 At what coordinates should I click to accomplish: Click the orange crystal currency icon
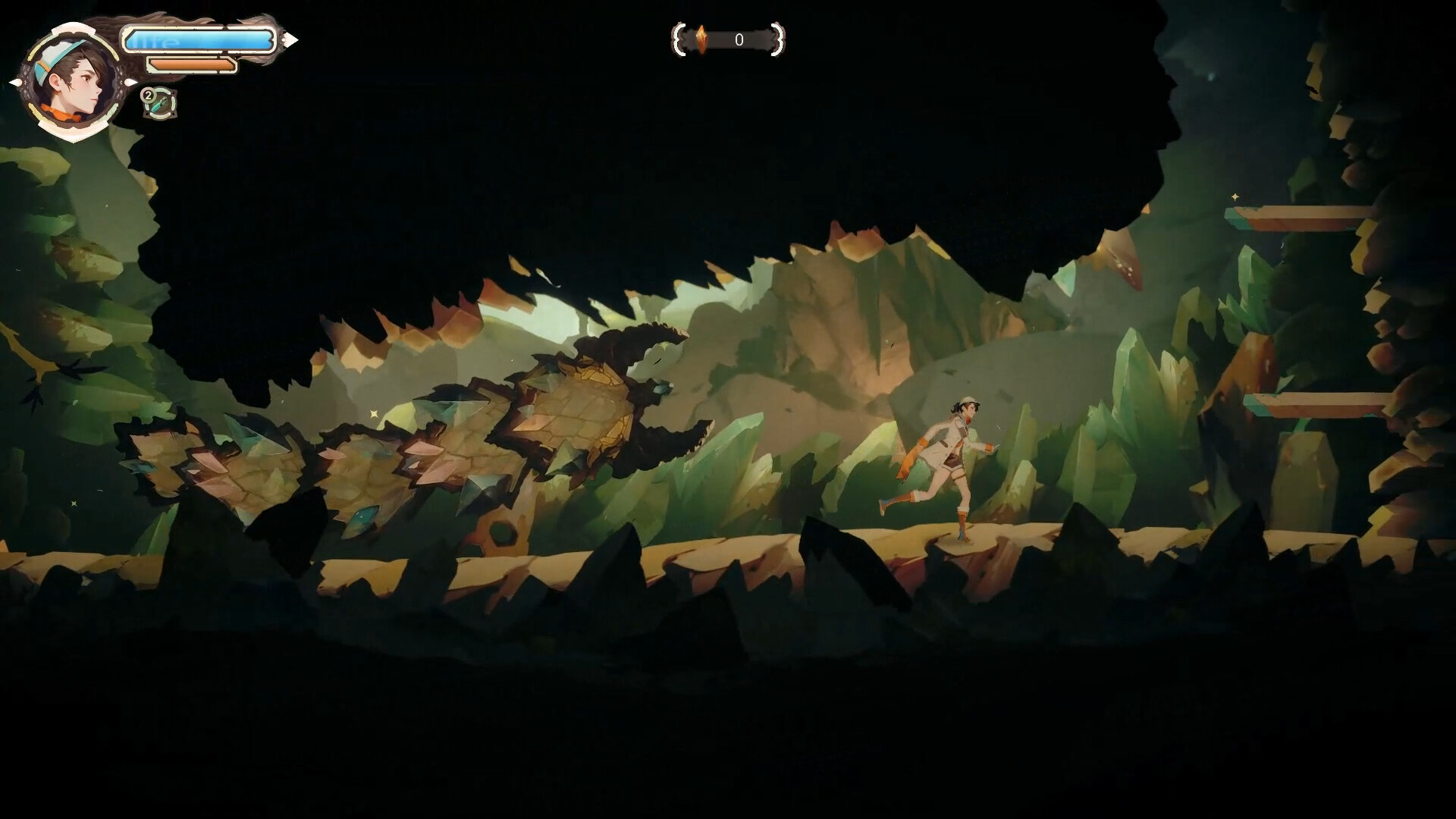point(701,39)
